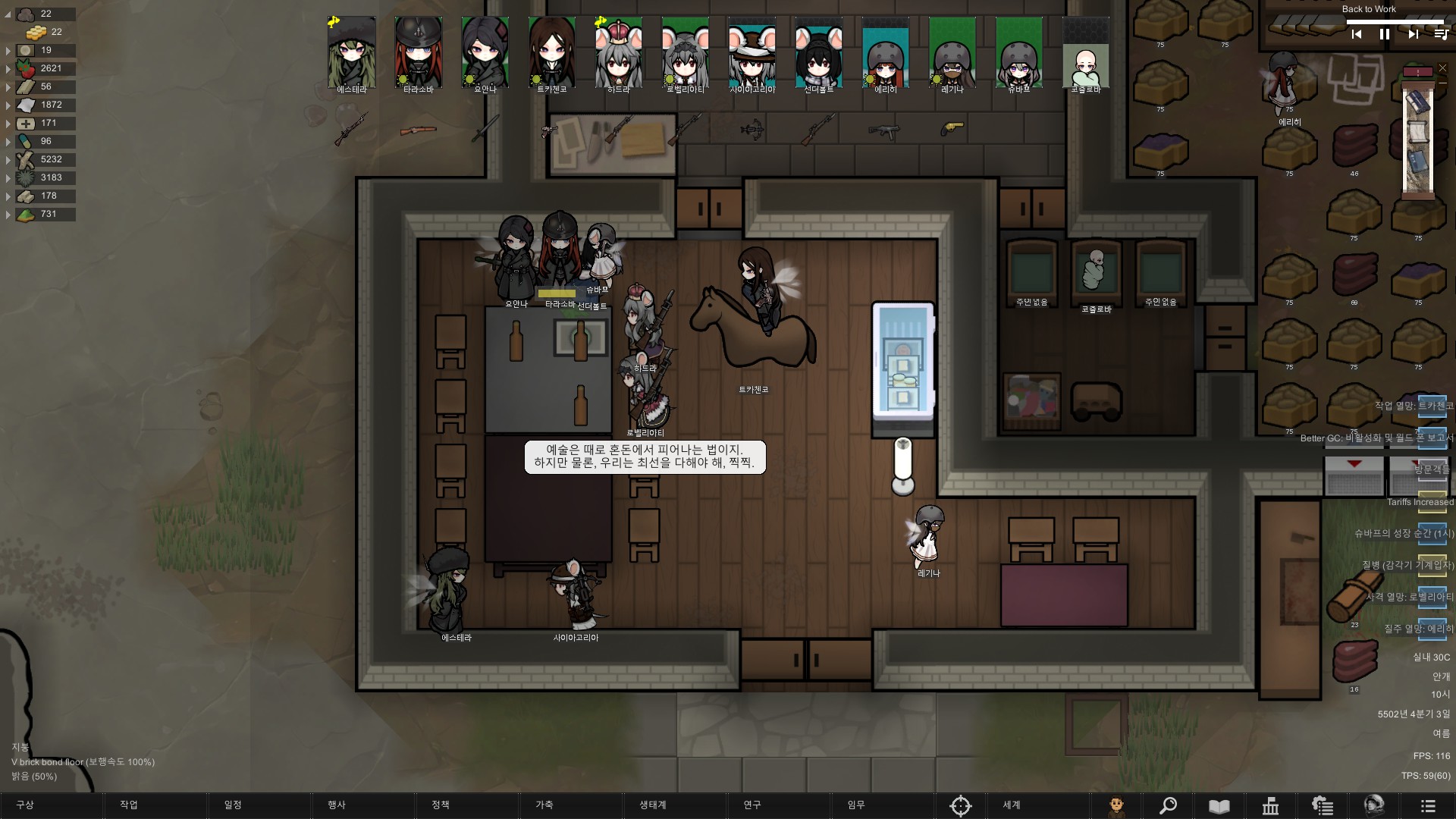Open the building-with-flag icon tab
1456x819 pixels.
1271,805
